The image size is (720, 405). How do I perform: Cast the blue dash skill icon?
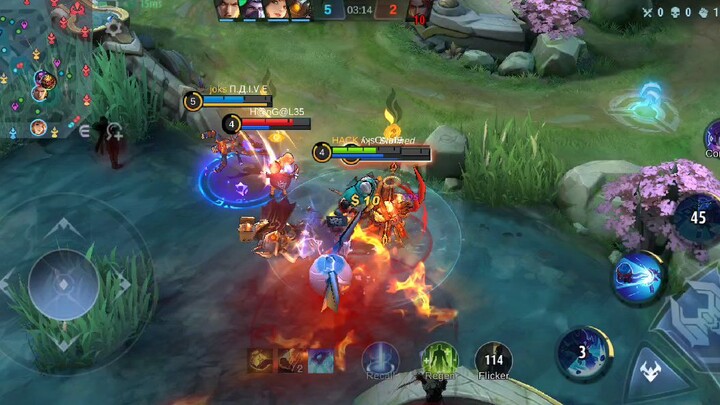tap(638, 277)
